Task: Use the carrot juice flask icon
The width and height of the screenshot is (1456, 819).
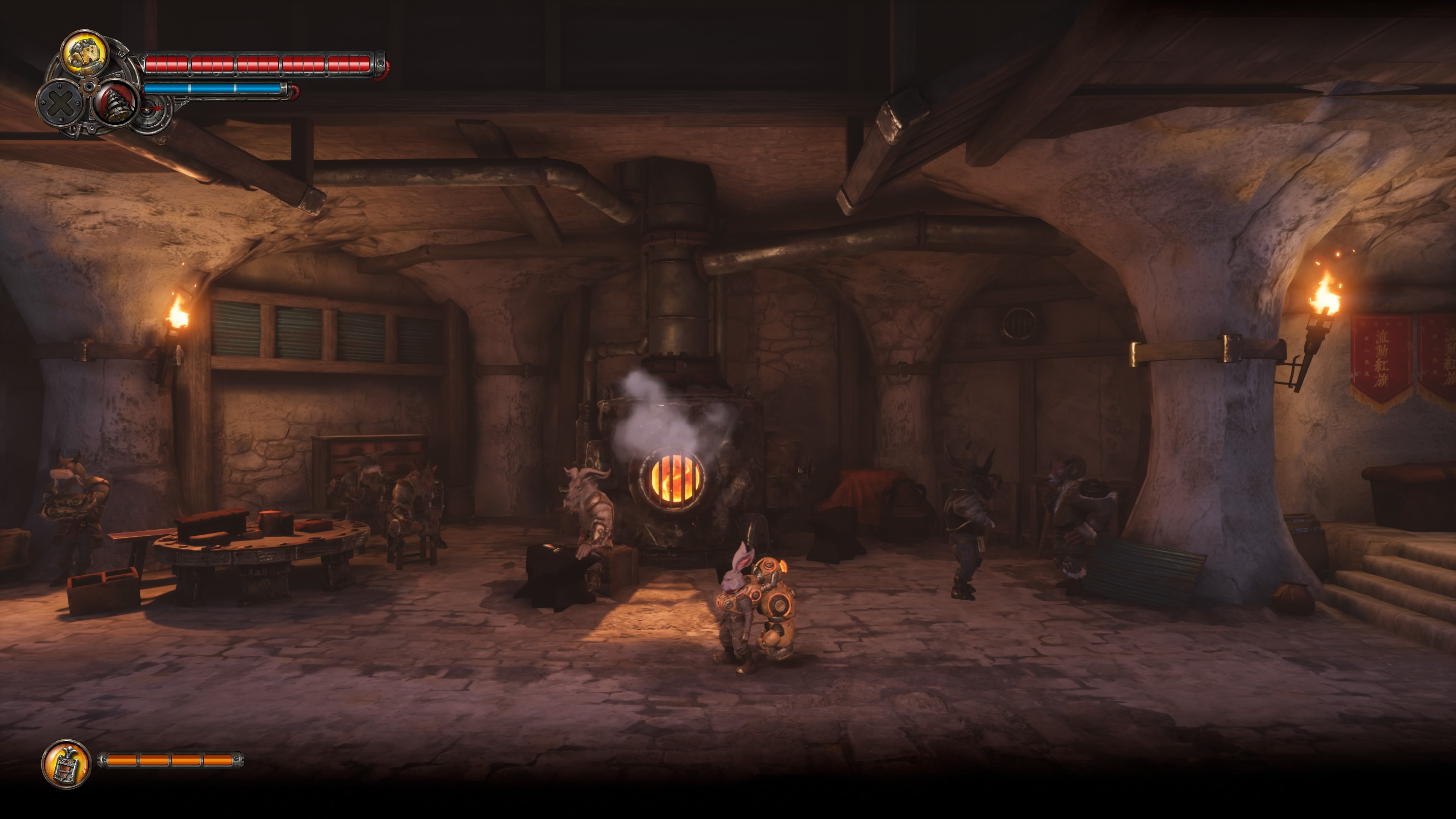Action: [x=67, y=764]
